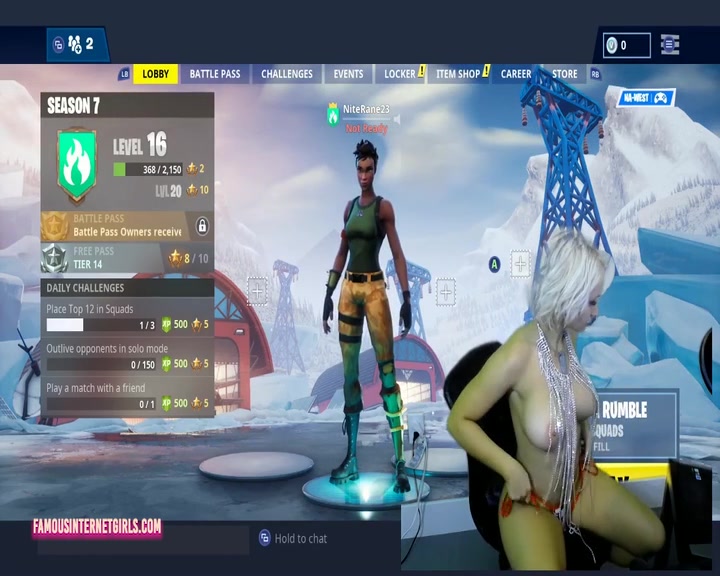The width and height of the screenshot is (720, 576).
Task: Click the NiteRane23 player name tag
Action: (365, 108)
